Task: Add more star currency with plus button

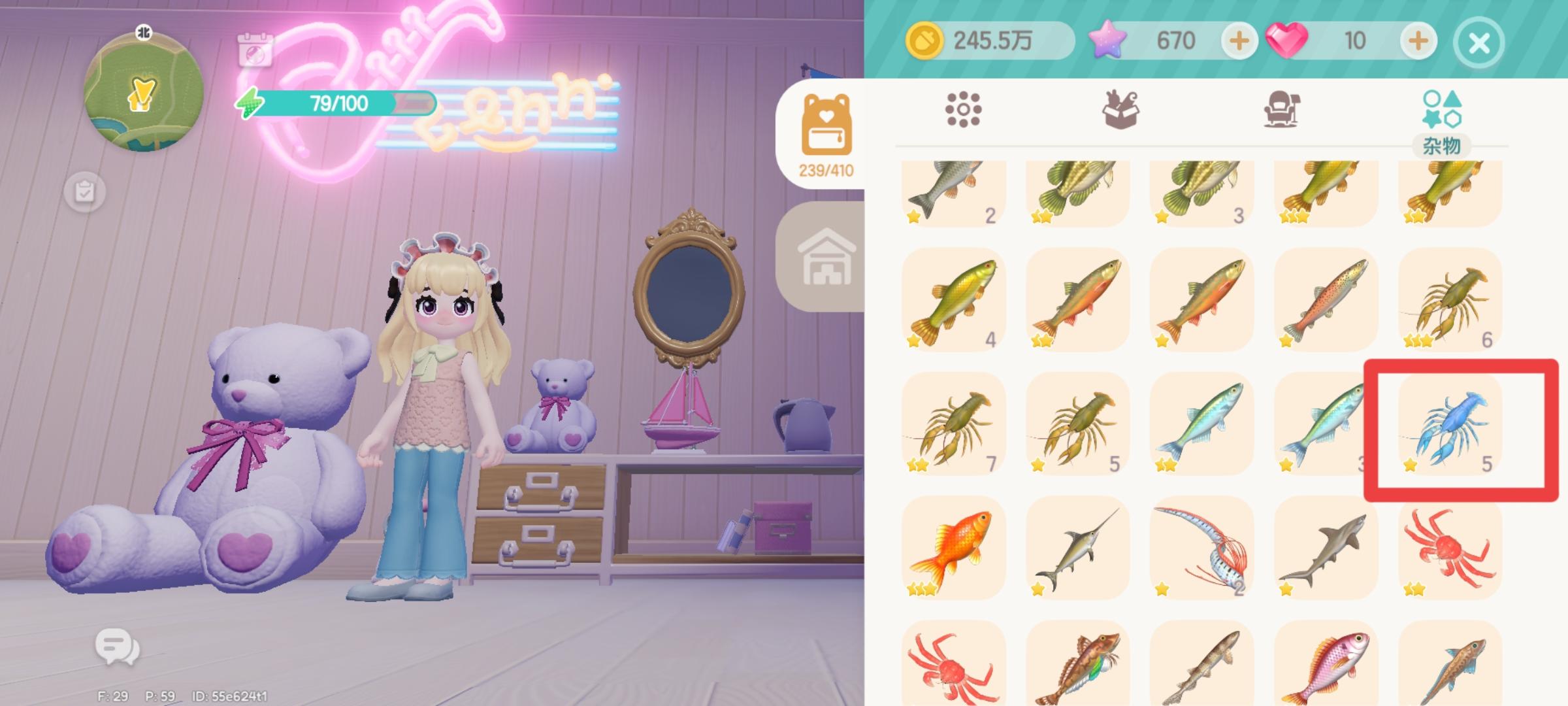Action: [x=1240, y=41]
